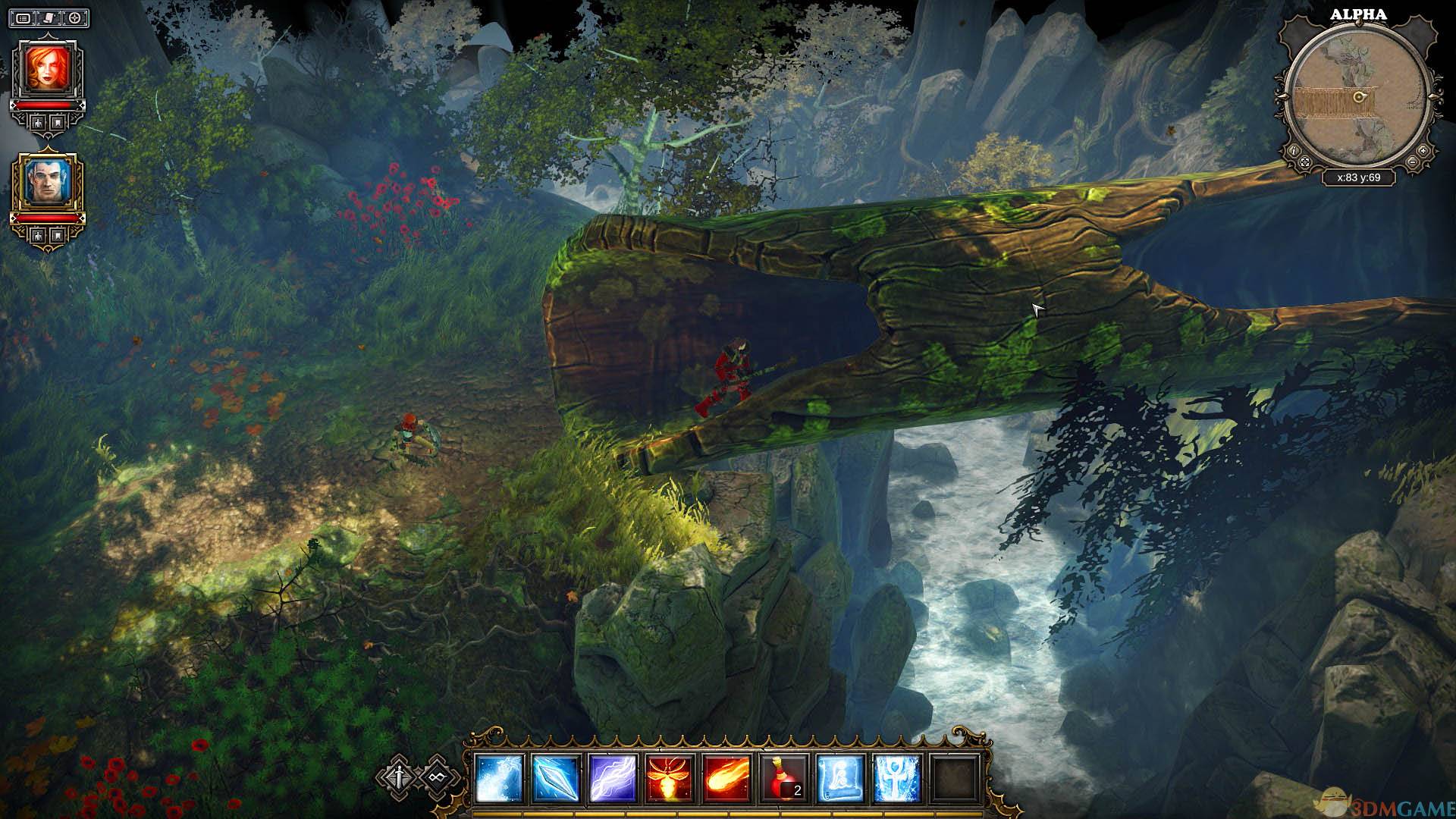Viewport: 1456px width, 819px height.
Task: Activate the frost blast skill
Action: tap(498, 779)
